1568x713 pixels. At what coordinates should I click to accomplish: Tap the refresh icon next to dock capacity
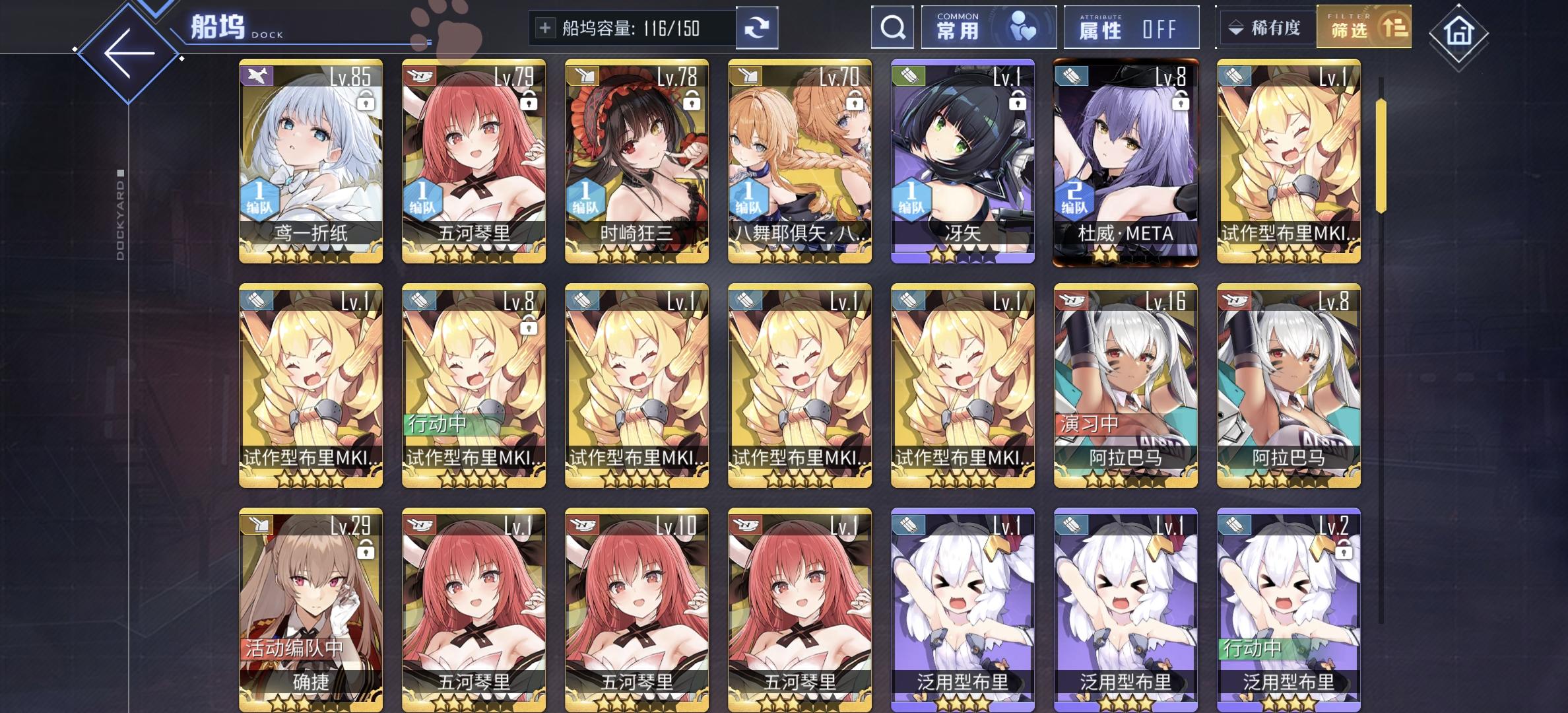click(x=758, y=28)
